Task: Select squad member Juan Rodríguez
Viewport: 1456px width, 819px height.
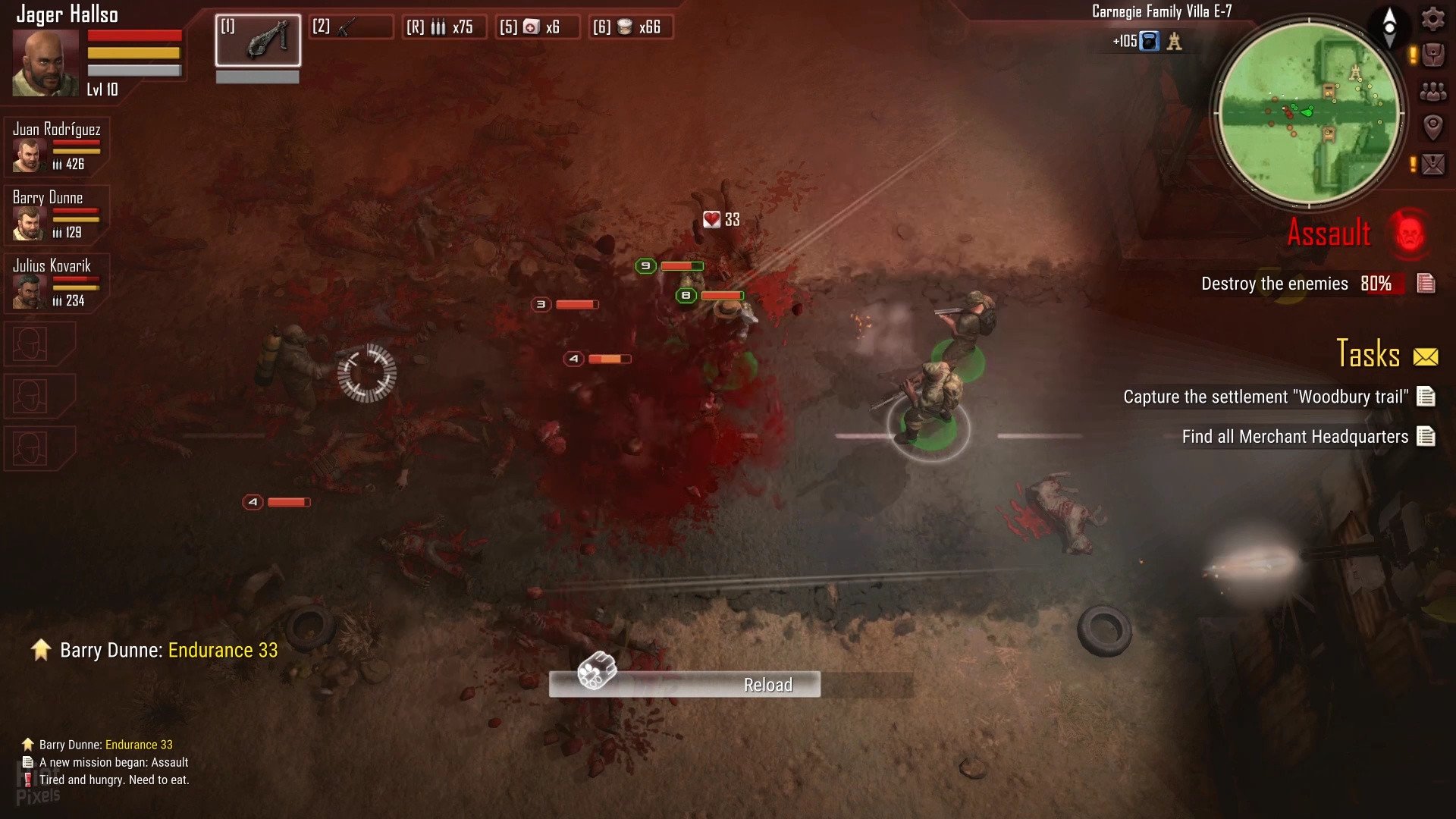Action: [56, 146]
